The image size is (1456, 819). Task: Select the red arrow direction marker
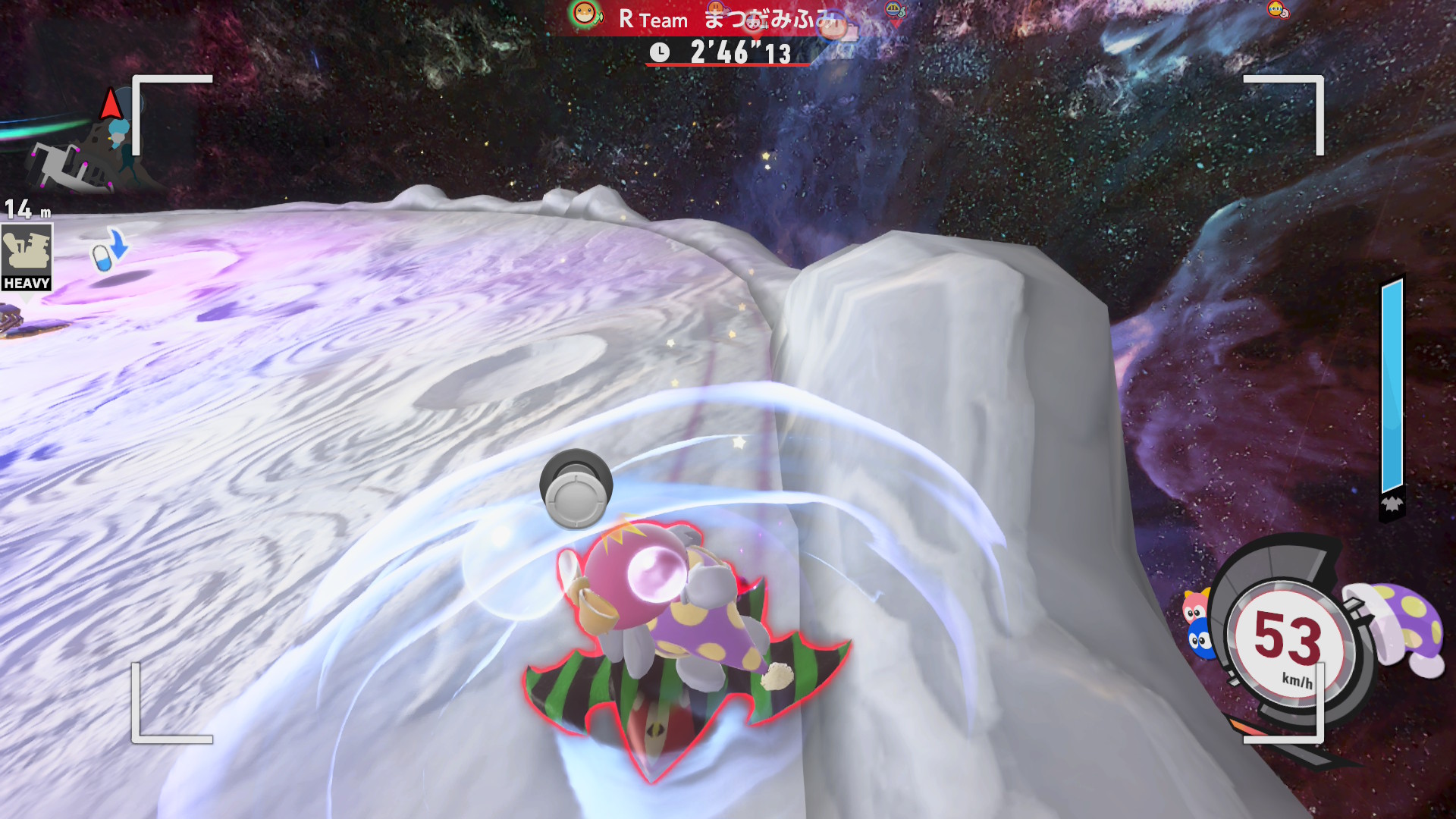[111, 105]
